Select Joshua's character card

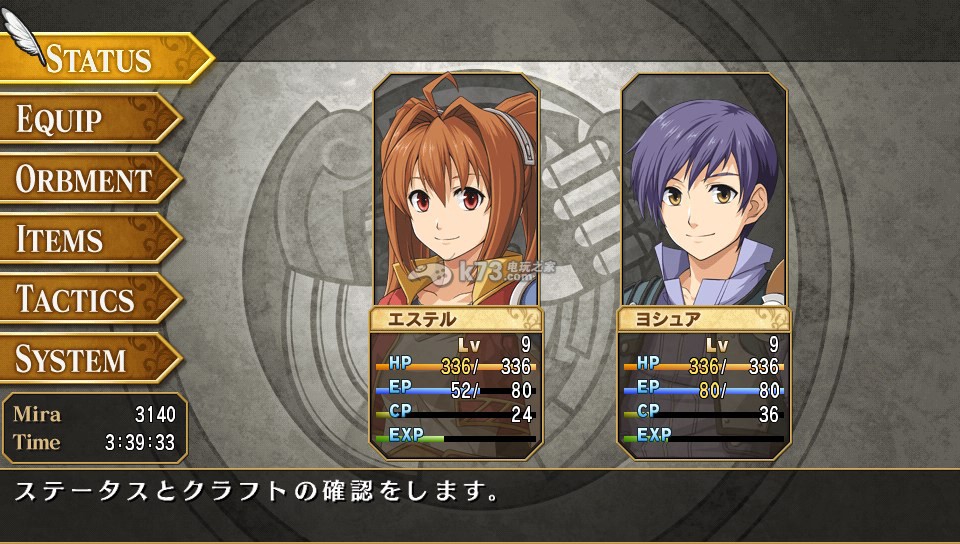(x=704, y=265)
